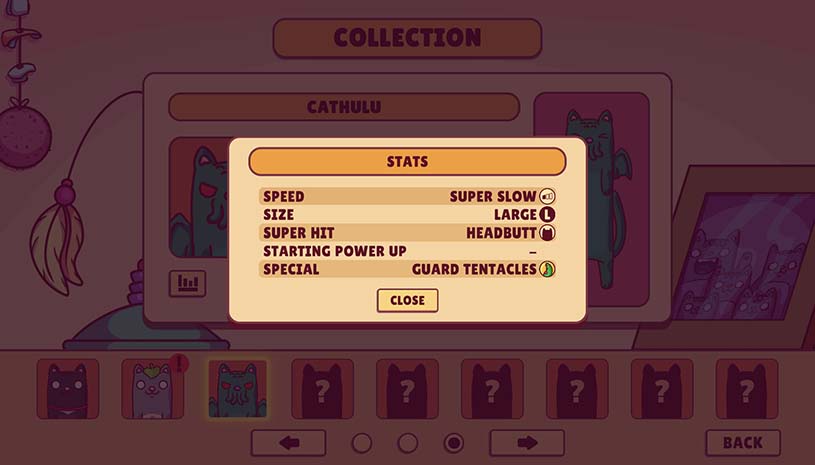Choose the strawberry-hat cat with alert badge
Image resolution: width=815 pixels, height=465 pixels.
point(152,388)
